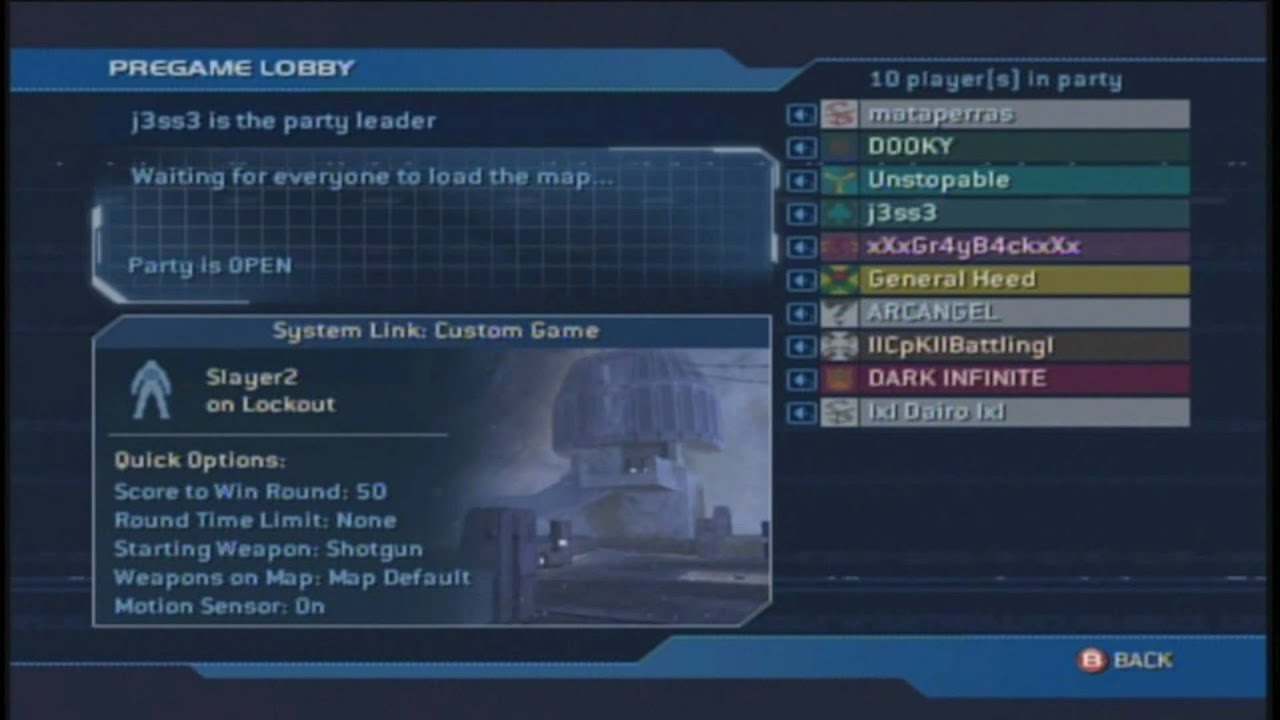
Task: Choose the Score to Win Round option
Action: pyautogui.click(x=250, y=492)
